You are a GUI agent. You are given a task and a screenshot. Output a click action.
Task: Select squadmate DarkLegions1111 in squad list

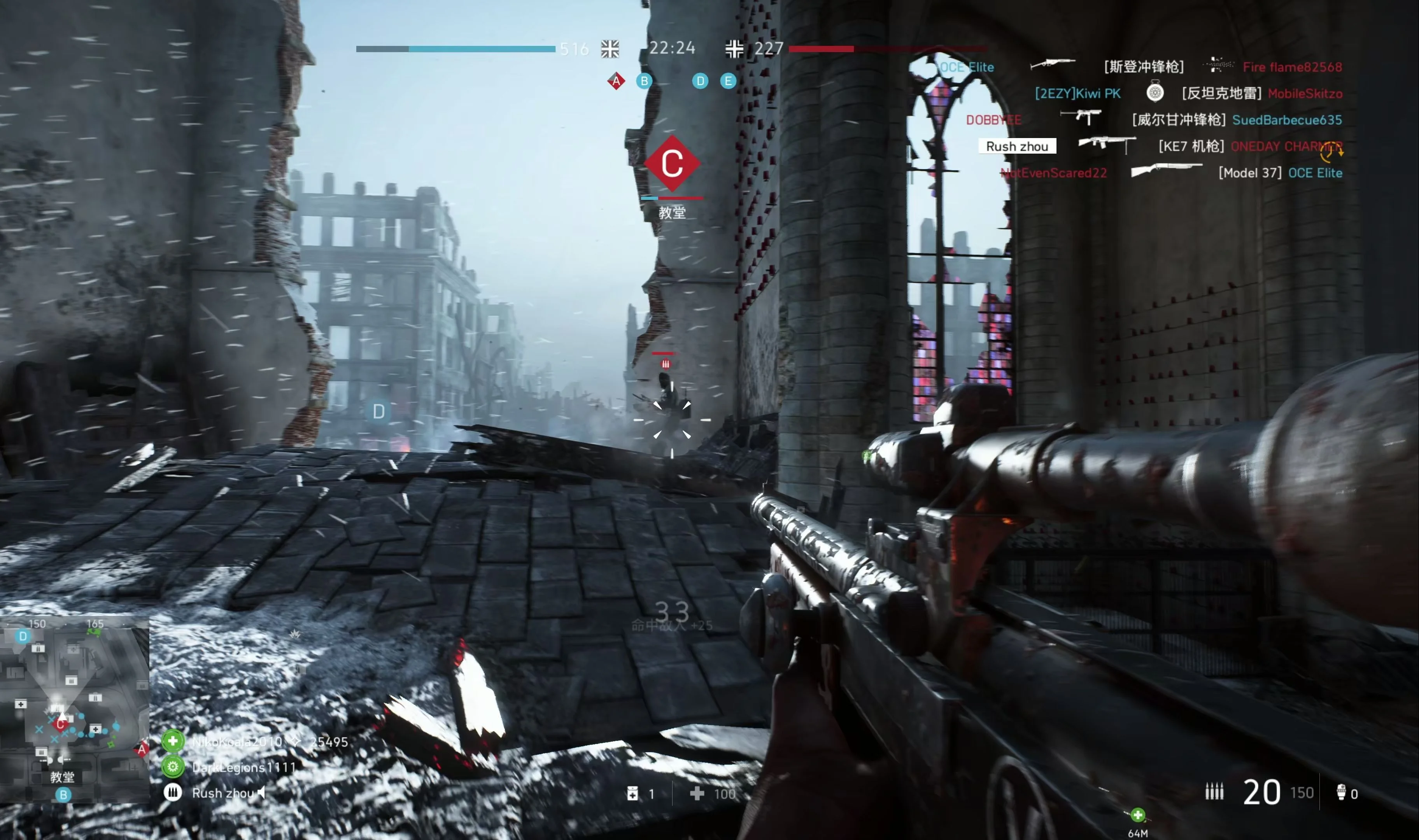pos(244,767)
